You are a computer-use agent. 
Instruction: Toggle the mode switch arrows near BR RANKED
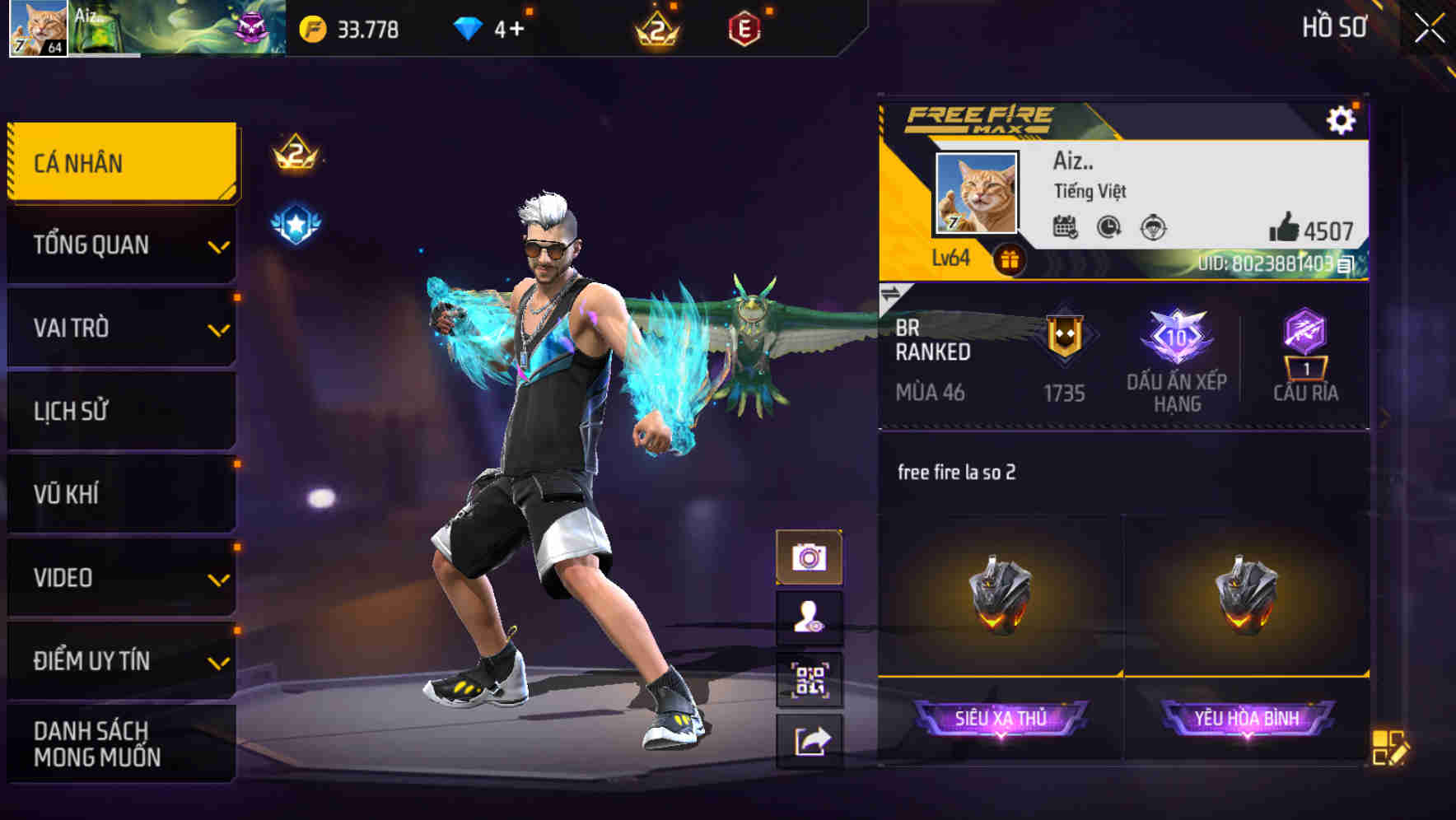point(894,292)
